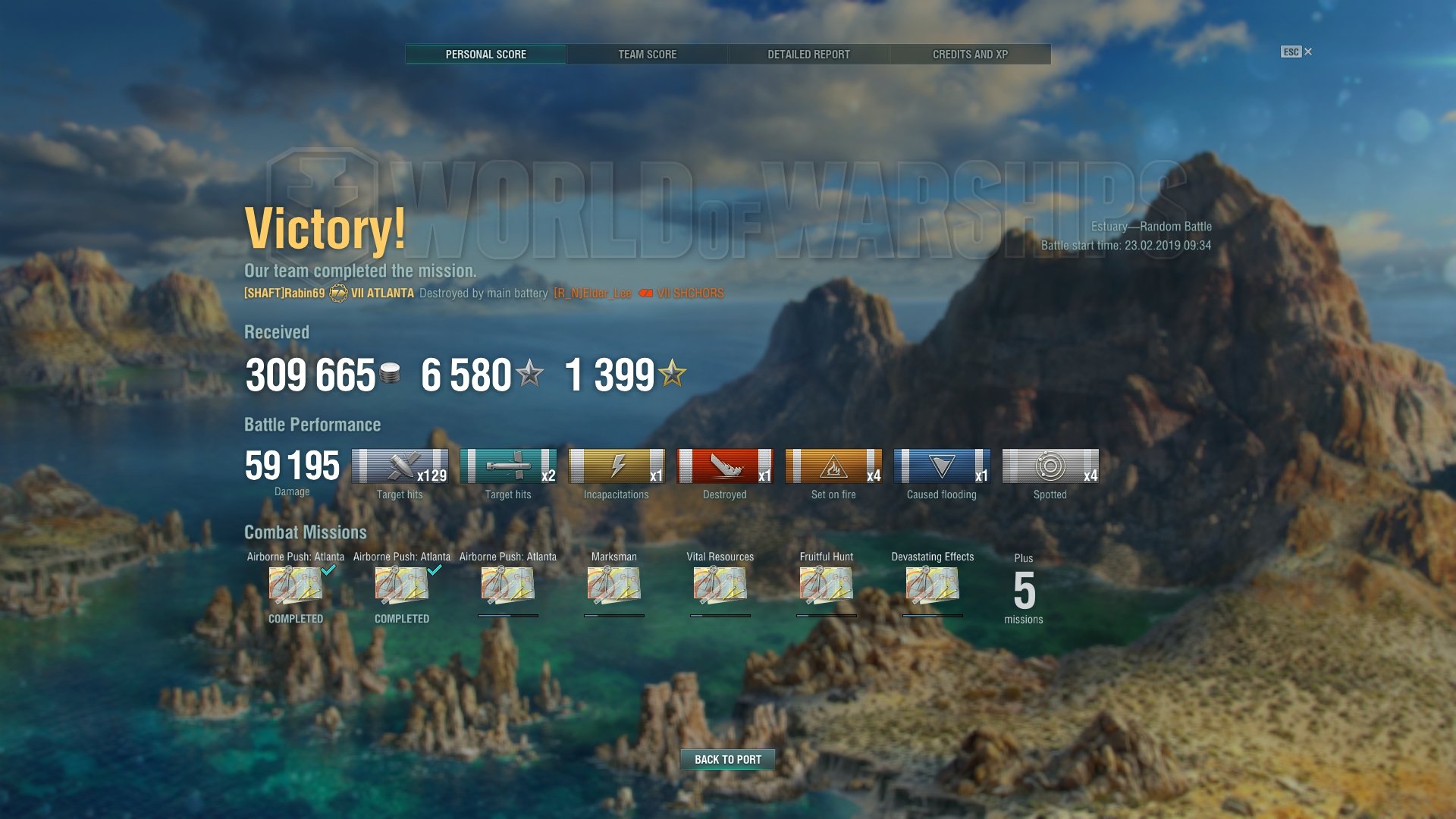Select the Personal Score tab
The image size is (1456, 819).
485,55
